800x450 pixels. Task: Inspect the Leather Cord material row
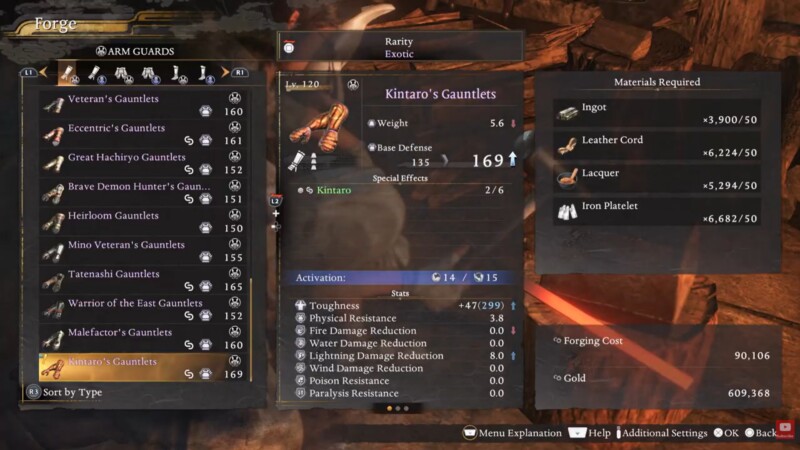point(657,146)
